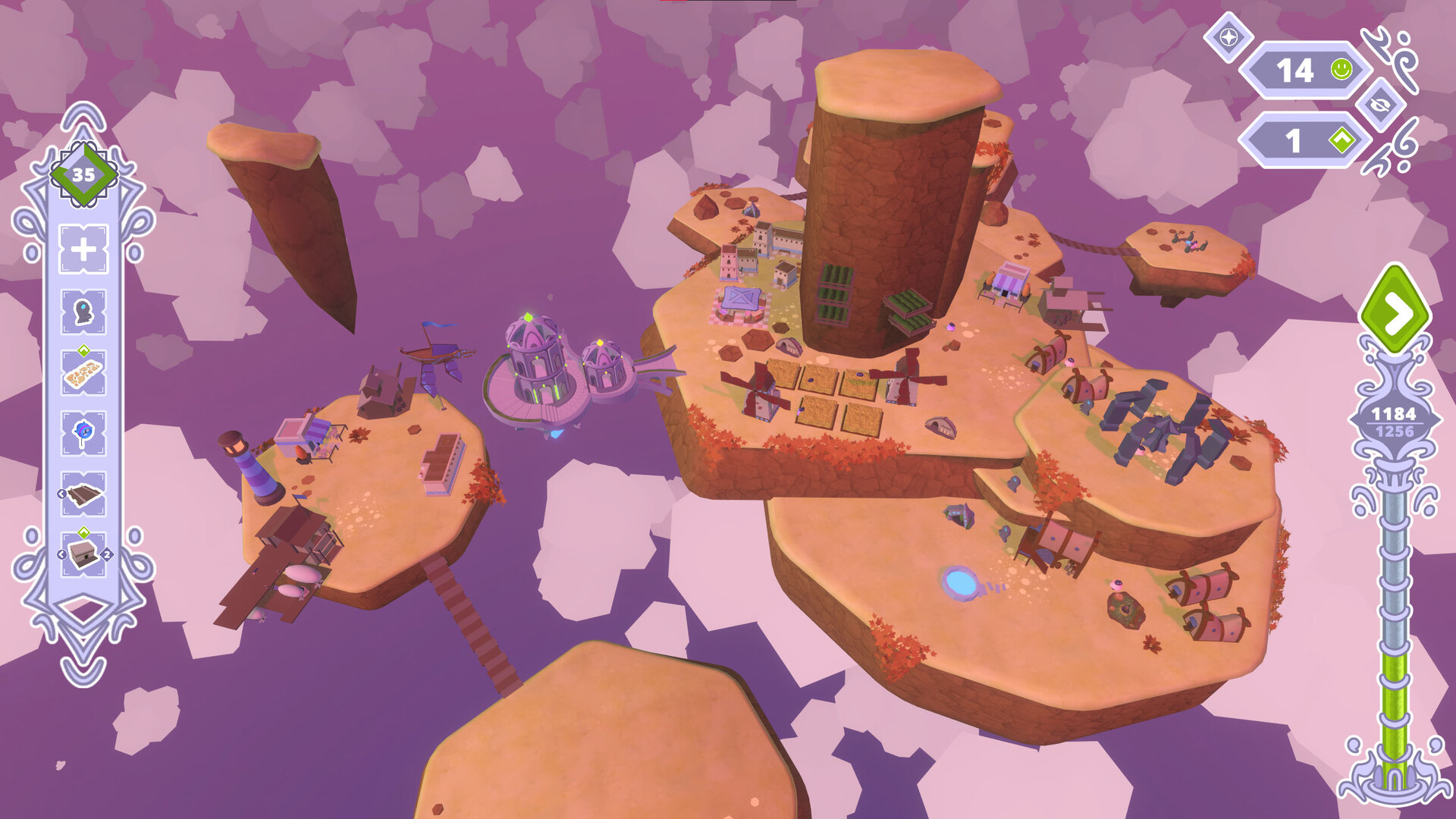Click the green diamond above the dirt plot icon
This screenshot has height=819, width=1456.
[x=83, y=348]
